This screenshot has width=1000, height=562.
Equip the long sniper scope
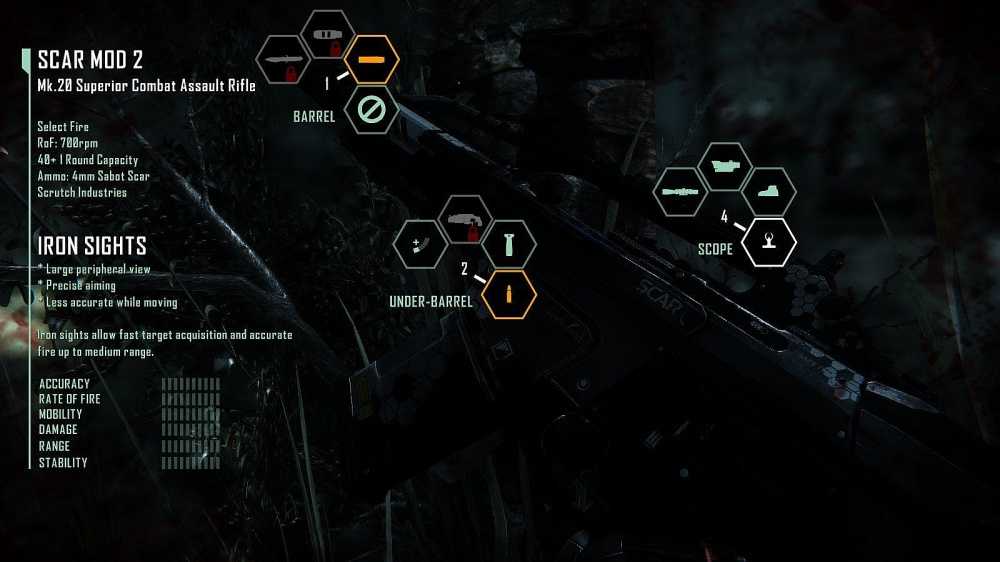pyautogui.click(x=681, y=192)
